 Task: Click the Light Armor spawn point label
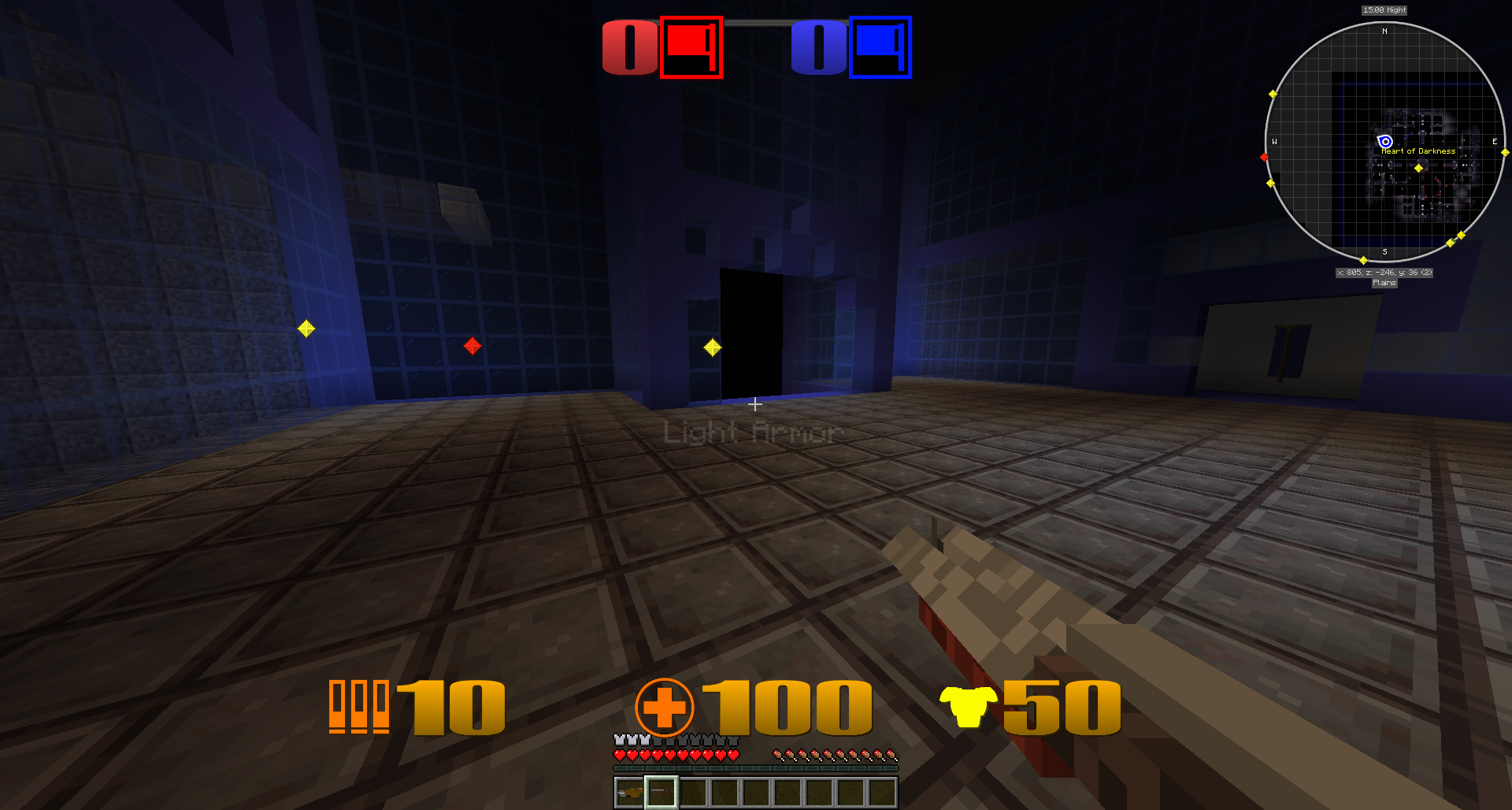[x=753, y=432]
